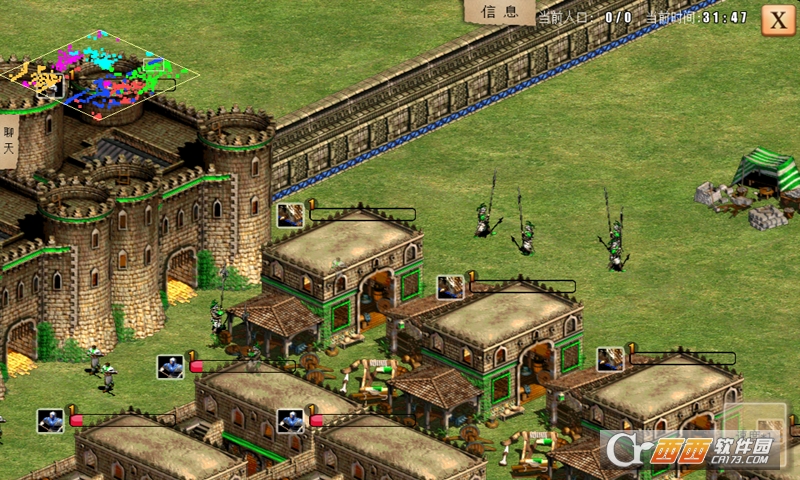The image size is (800, 480).
Task: Open the 信息 information panel
Action: click(499, 12)
